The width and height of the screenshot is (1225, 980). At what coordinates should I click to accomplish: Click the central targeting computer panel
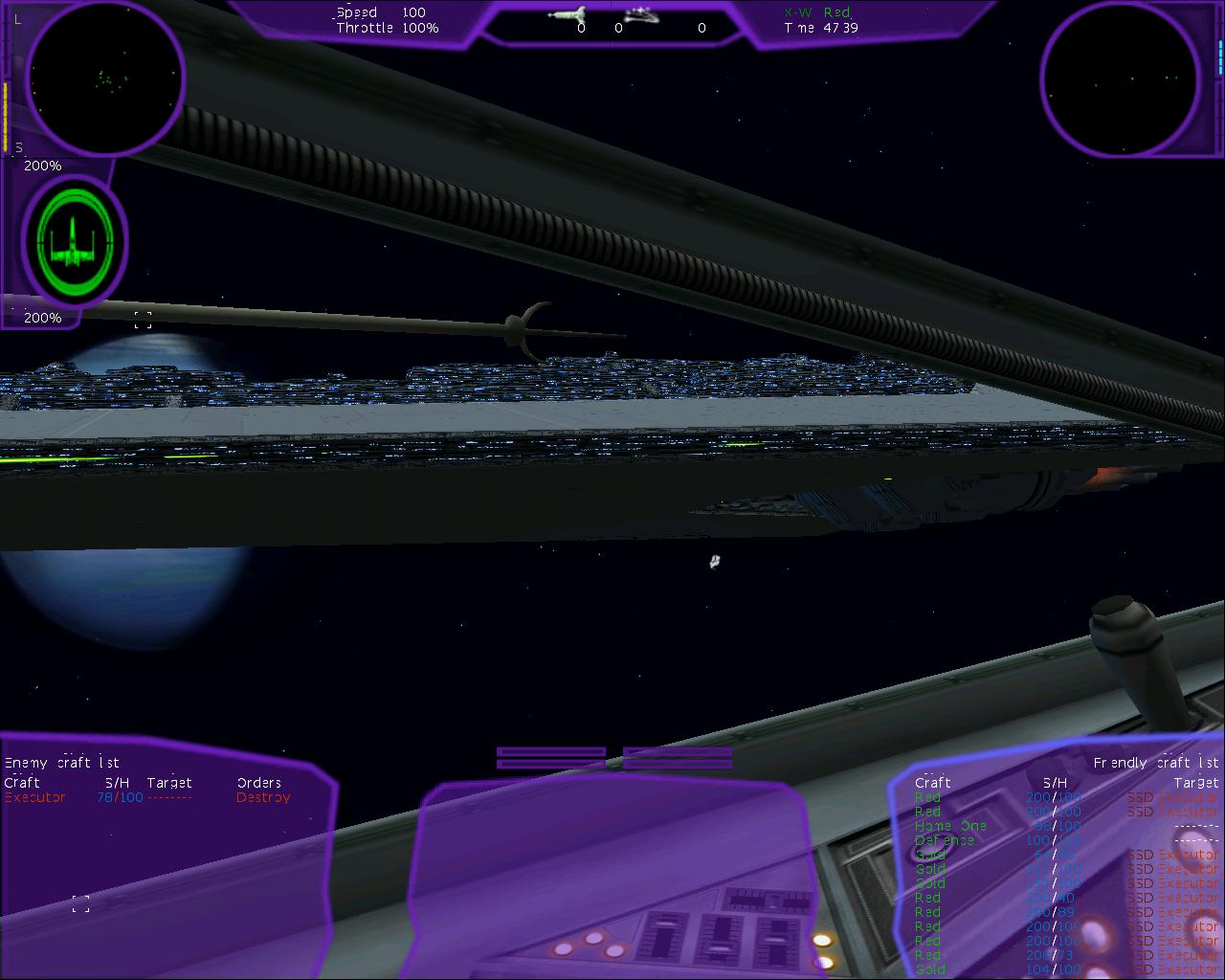(x=612, y=876)
